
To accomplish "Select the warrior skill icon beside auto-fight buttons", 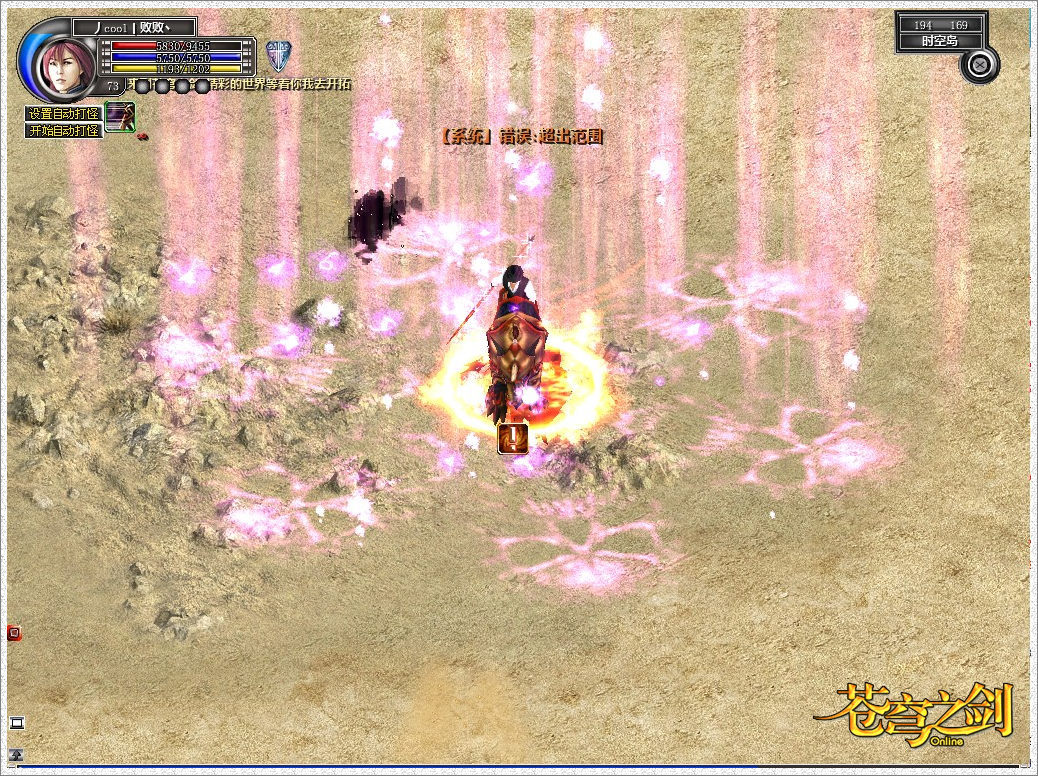I will pyautogui.click(x=120, y=116).
